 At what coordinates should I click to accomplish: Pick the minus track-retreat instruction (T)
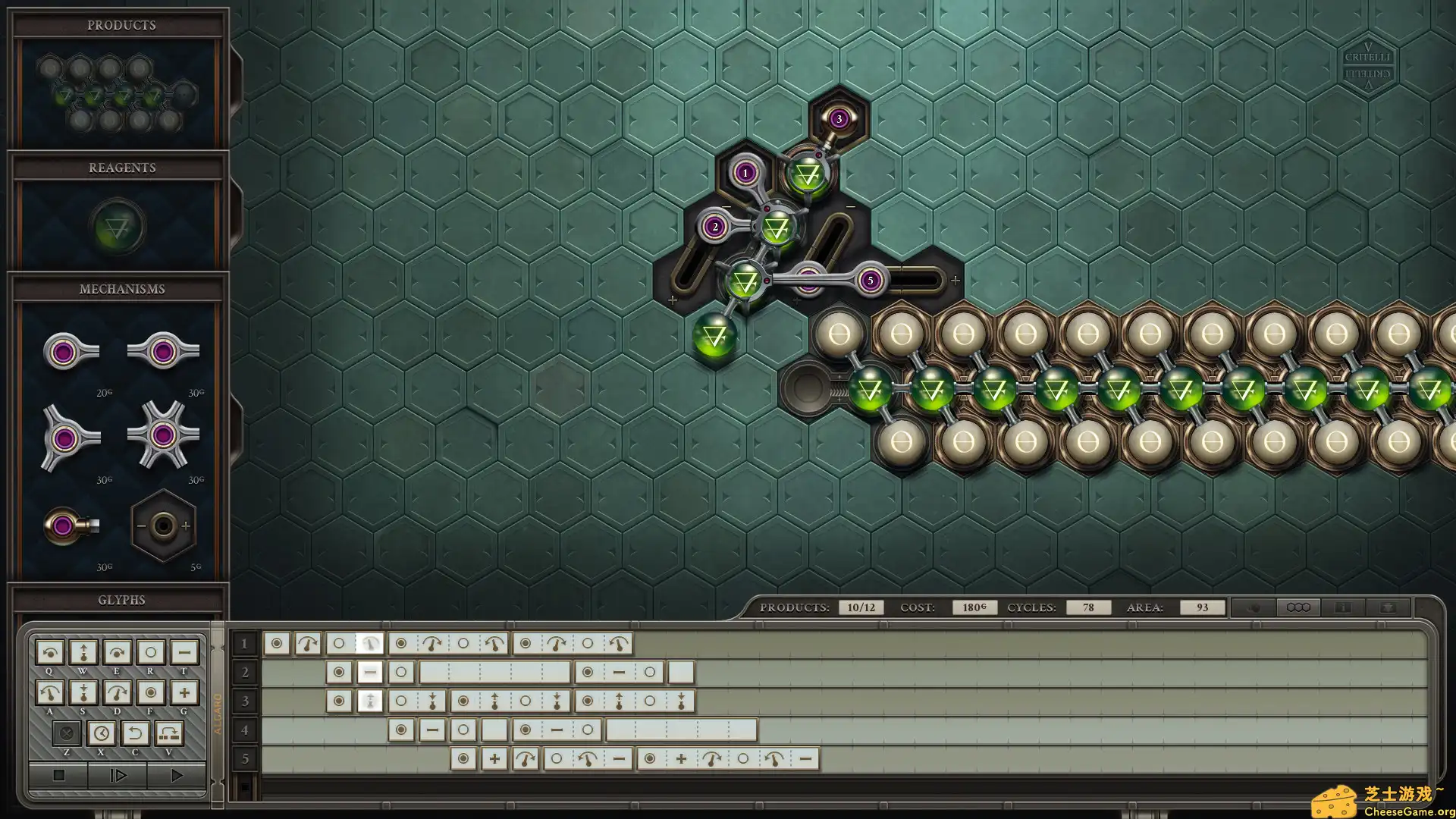[x=184, y=652]
